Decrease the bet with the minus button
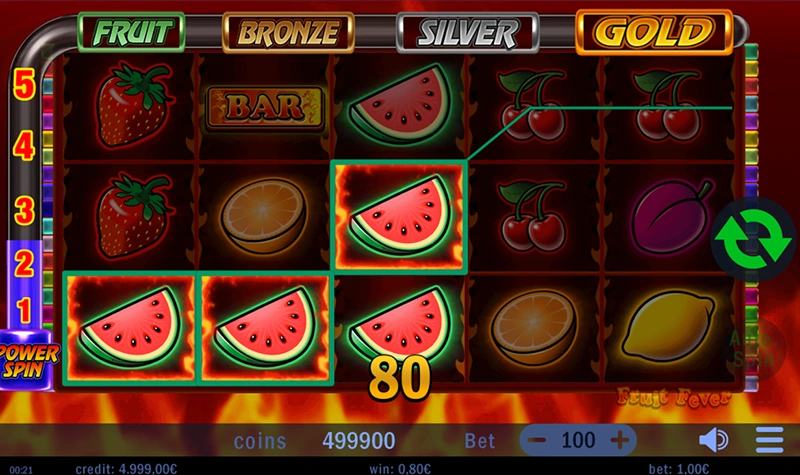Image resolution: width=800 pixels, height=475 pixels. [538, 439]
